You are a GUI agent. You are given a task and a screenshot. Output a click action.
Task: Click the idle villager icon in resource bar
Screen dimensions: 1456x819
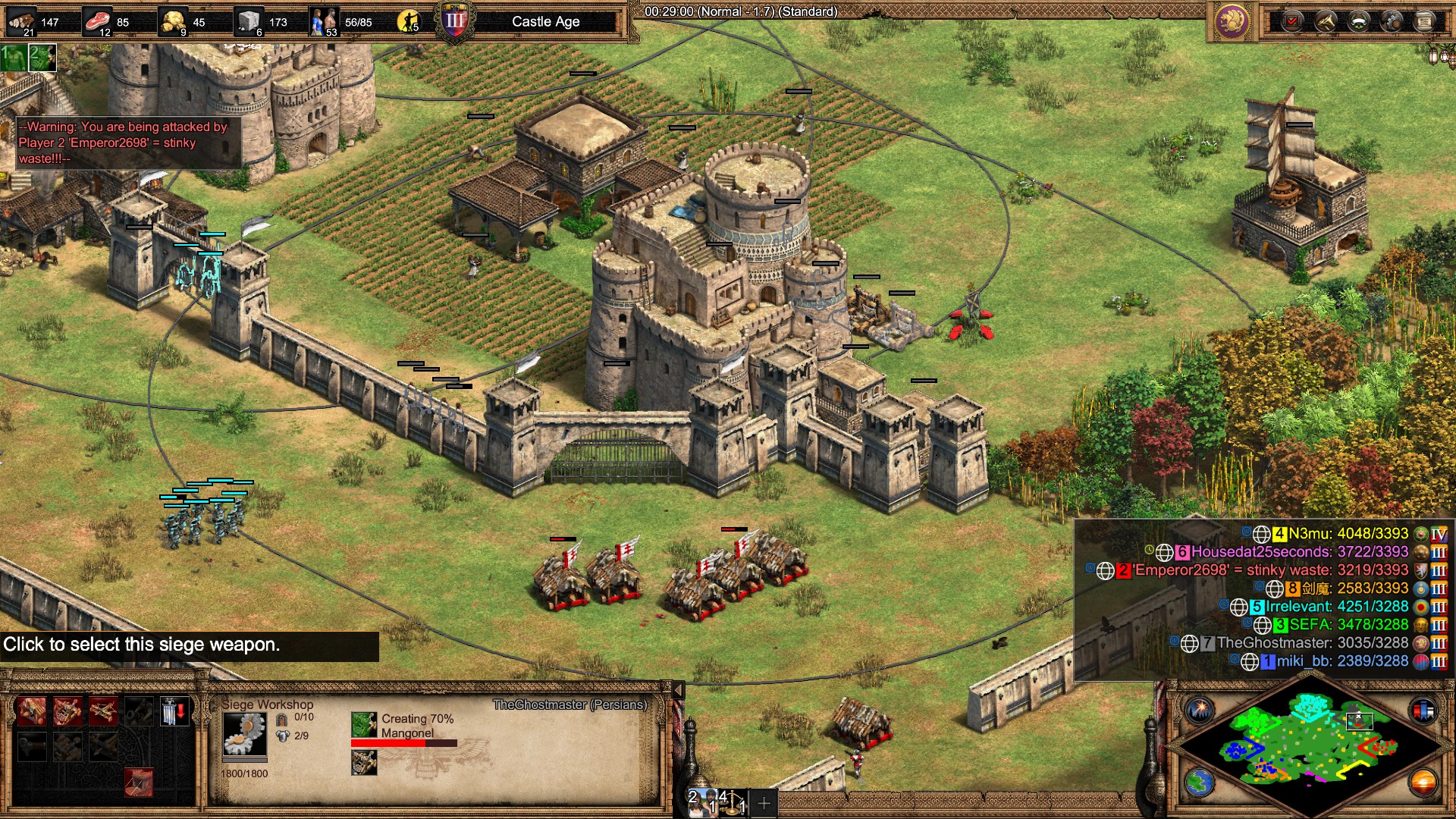(409, 21)
